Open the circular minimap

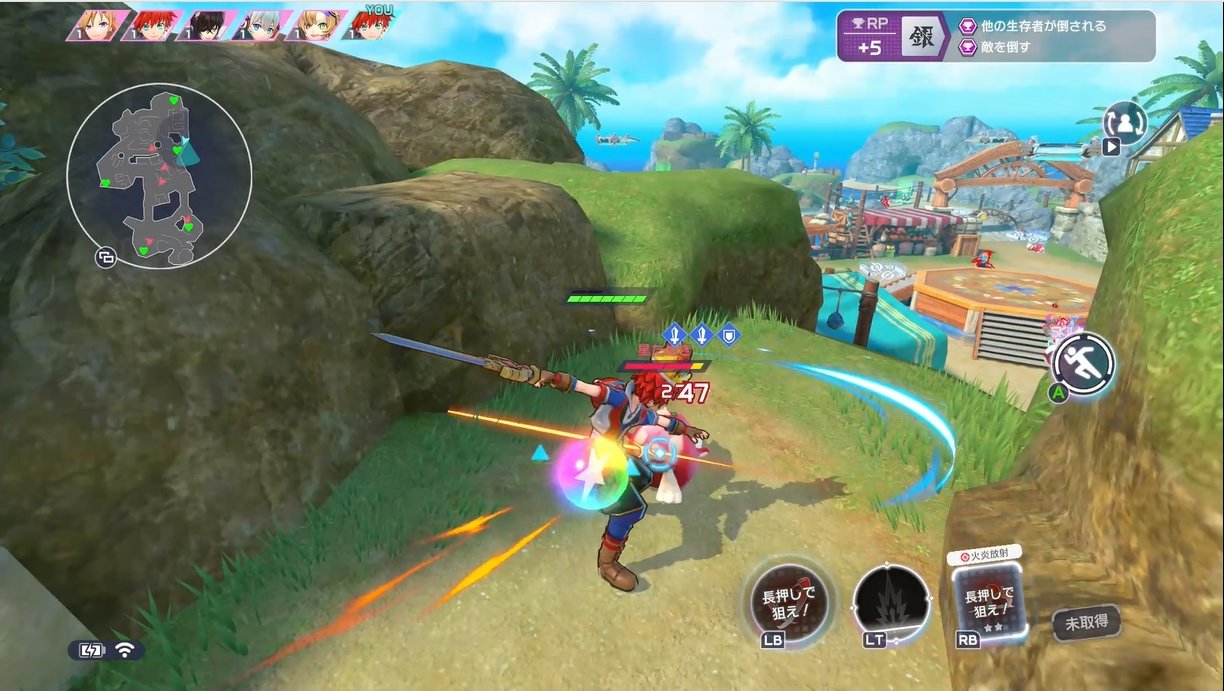click(159, 176)
